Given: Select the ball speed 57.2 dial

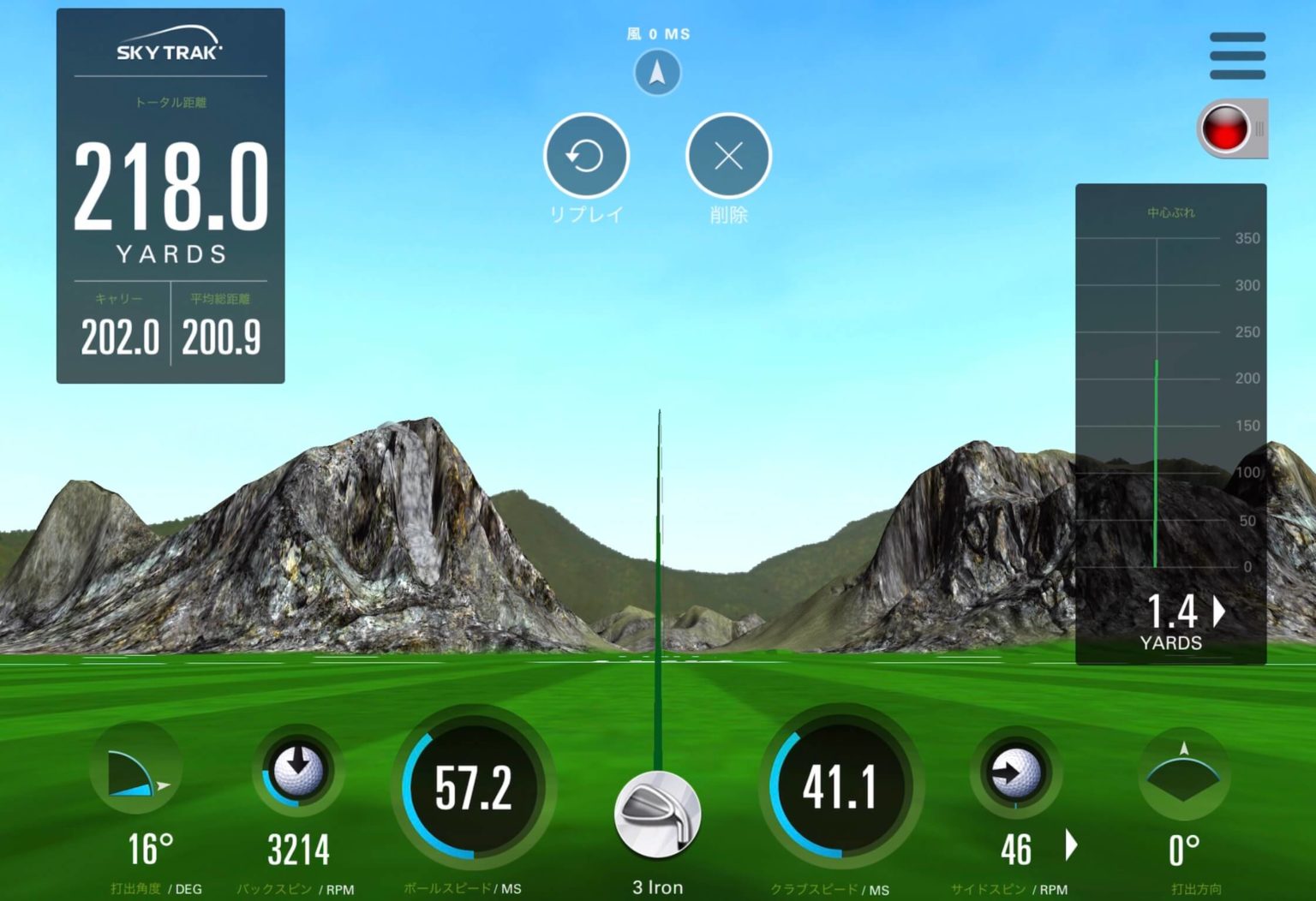Looking at the screenshot, I should coord(473,787).
